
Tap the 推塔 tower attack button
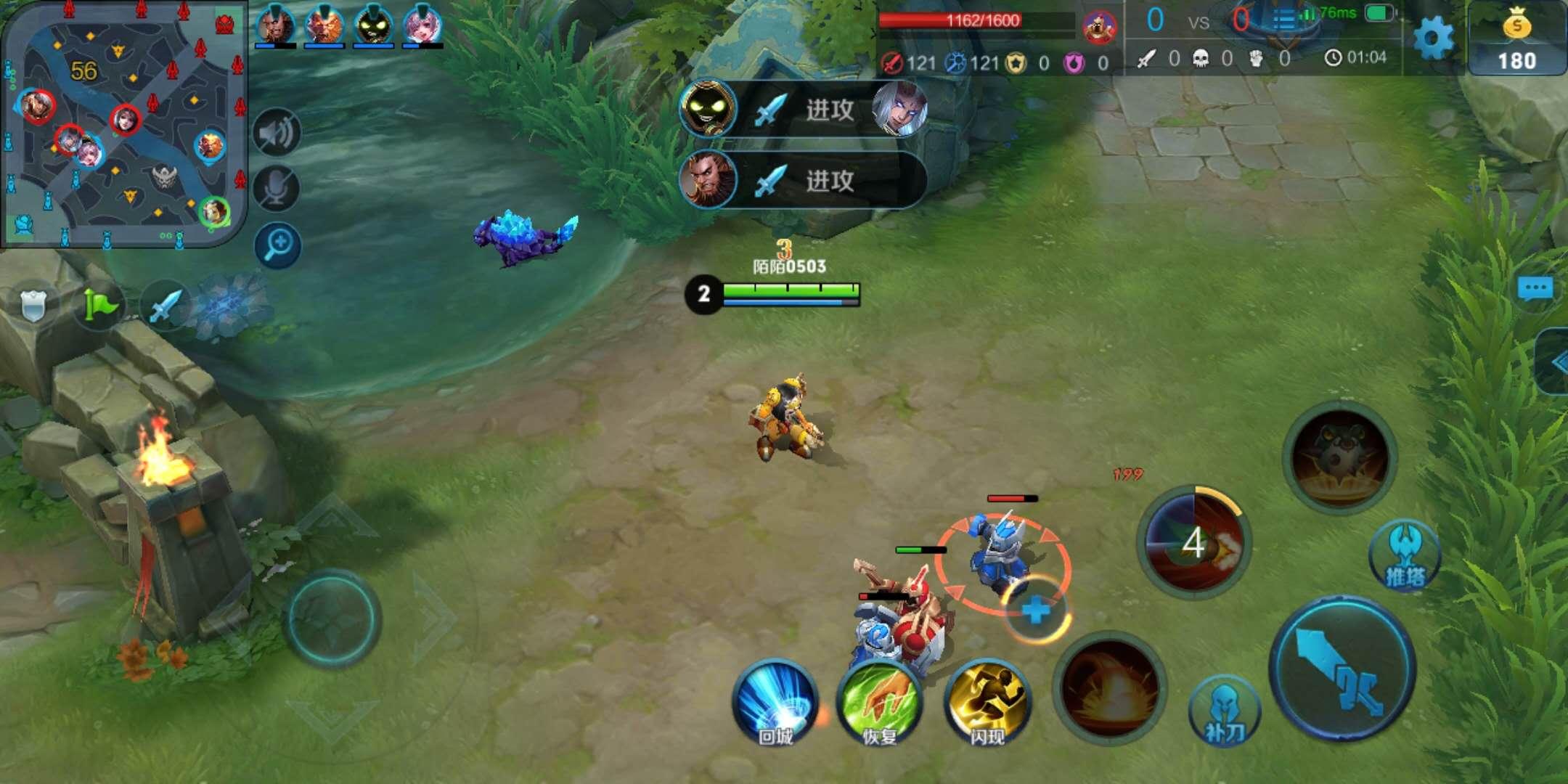click(1404, 556)
